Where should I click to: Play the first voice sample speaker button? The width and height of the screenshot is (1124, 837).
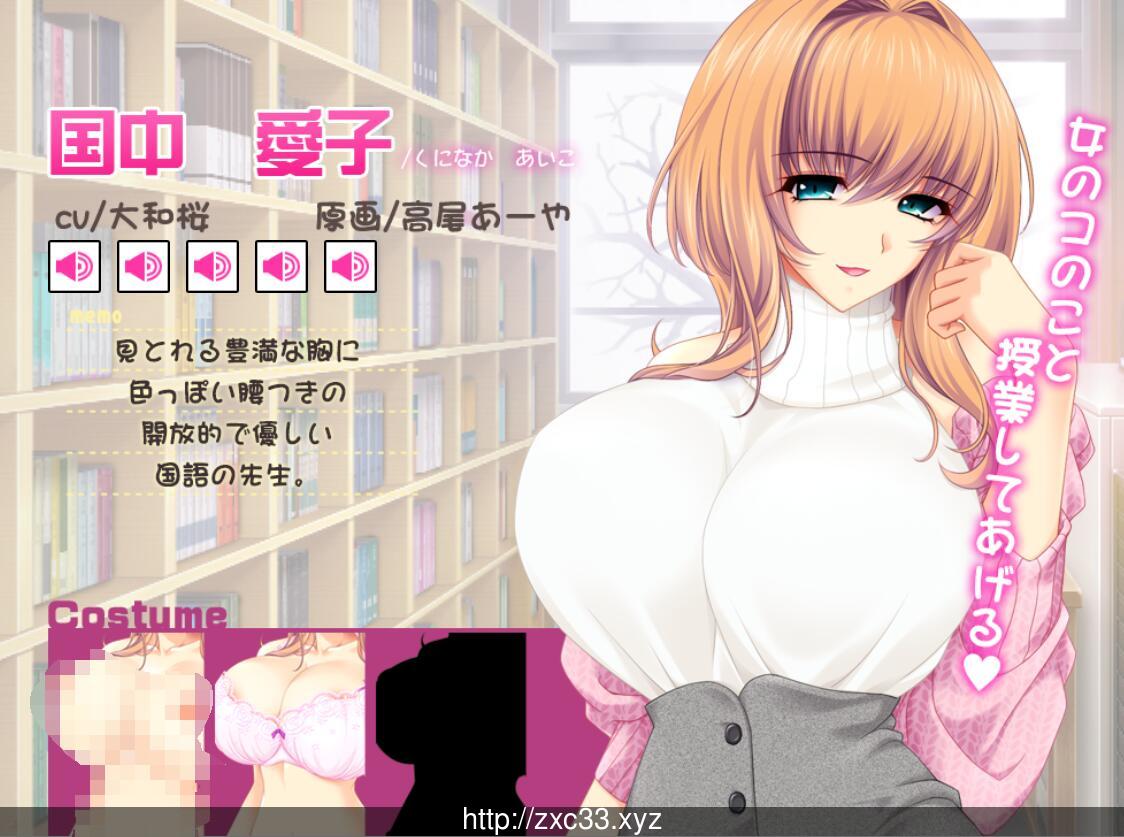point(74,266)
